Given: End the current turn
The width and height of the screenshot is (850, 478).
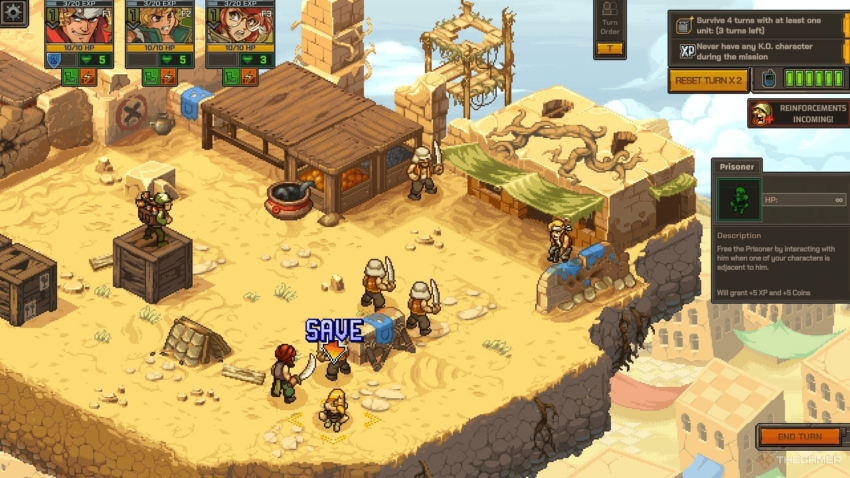Looking at the screenshot, I should [798, 437].
